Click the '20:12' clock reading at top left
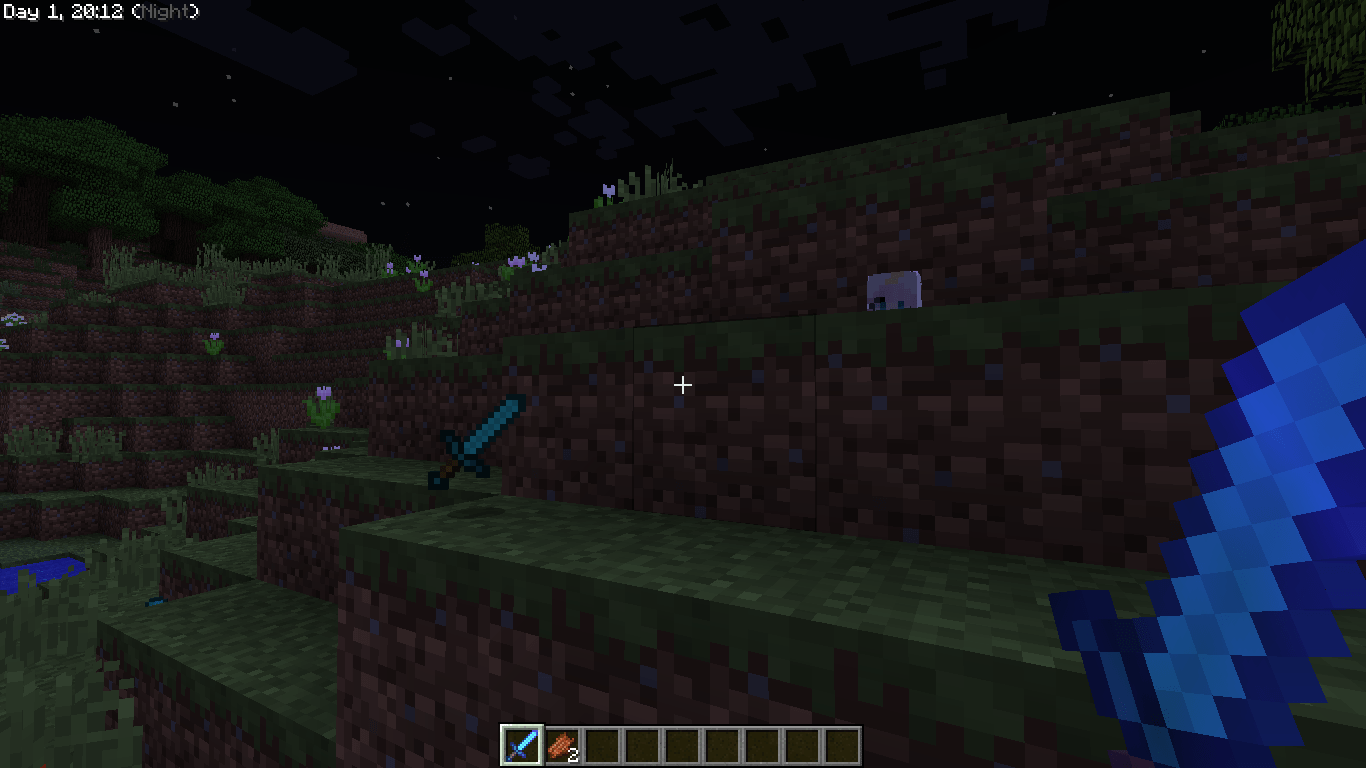The image size is (1366, 768). [98, 10]
